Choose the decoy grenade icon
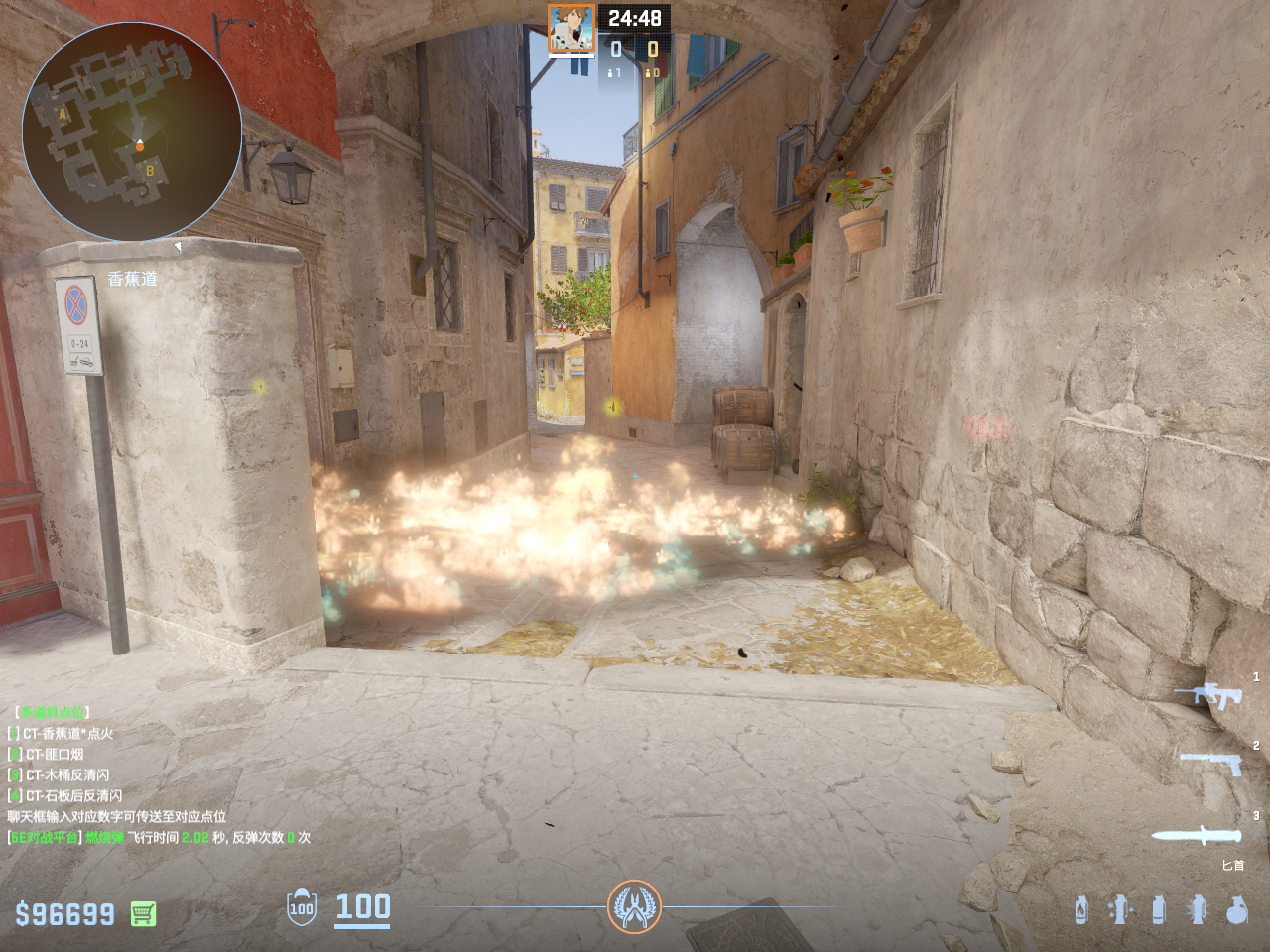This screenshot has height=952, width=1270. [1120, 909]
